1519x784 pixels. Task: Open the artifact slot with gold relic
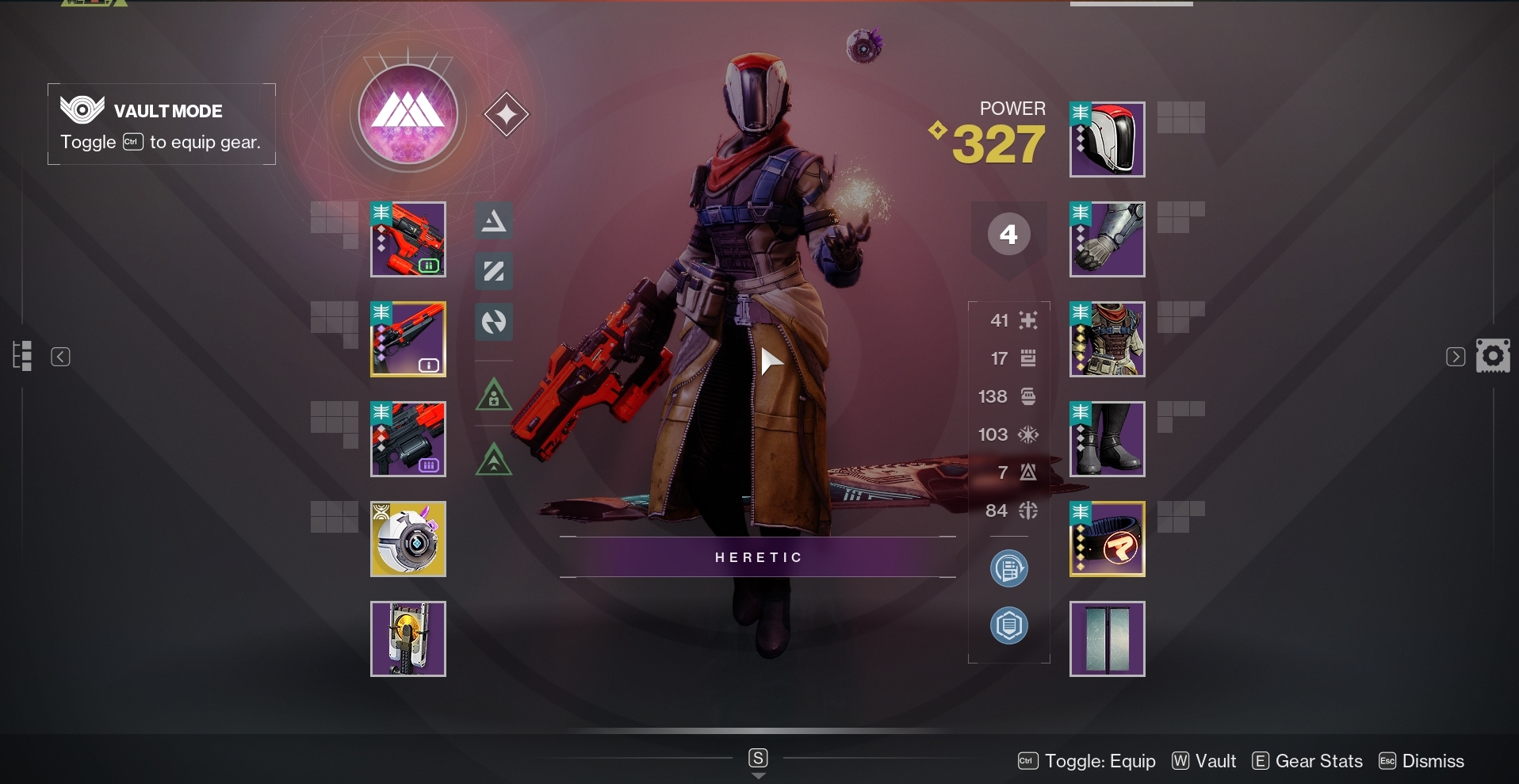(408, 639)
